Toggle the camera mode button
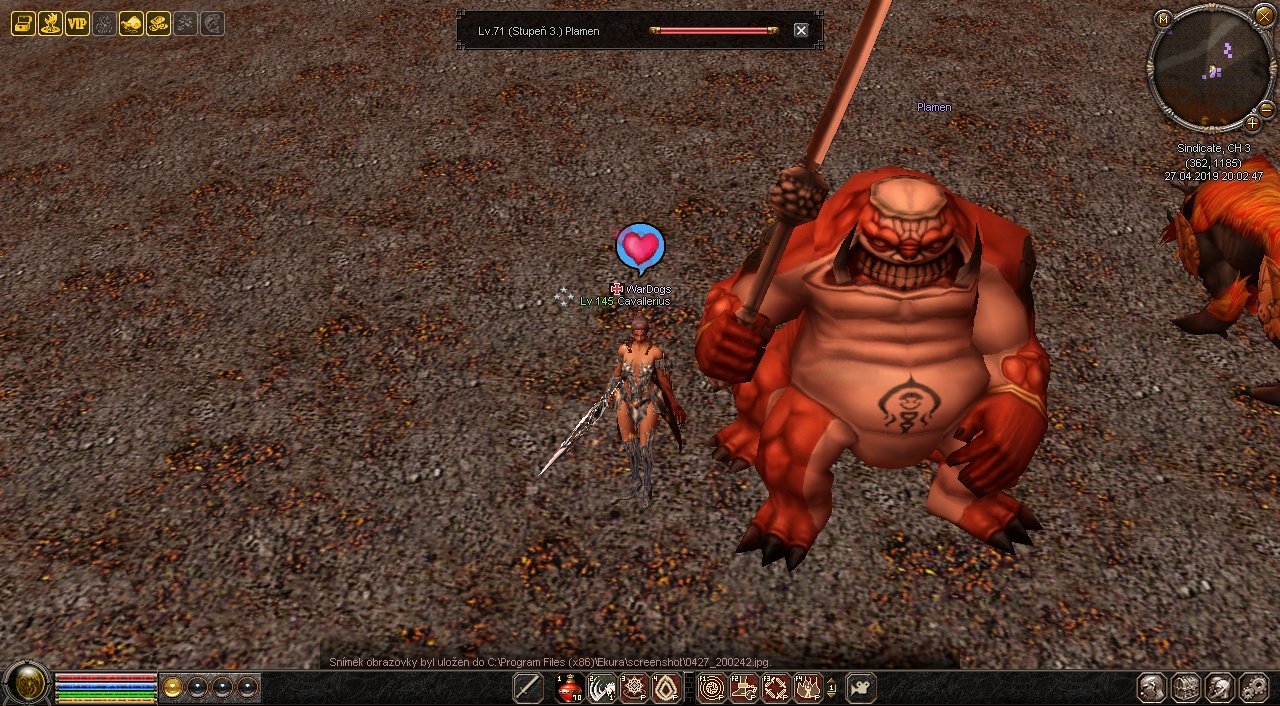The width and height of the screenshot is (1280, 706). [x=861, y=688]
